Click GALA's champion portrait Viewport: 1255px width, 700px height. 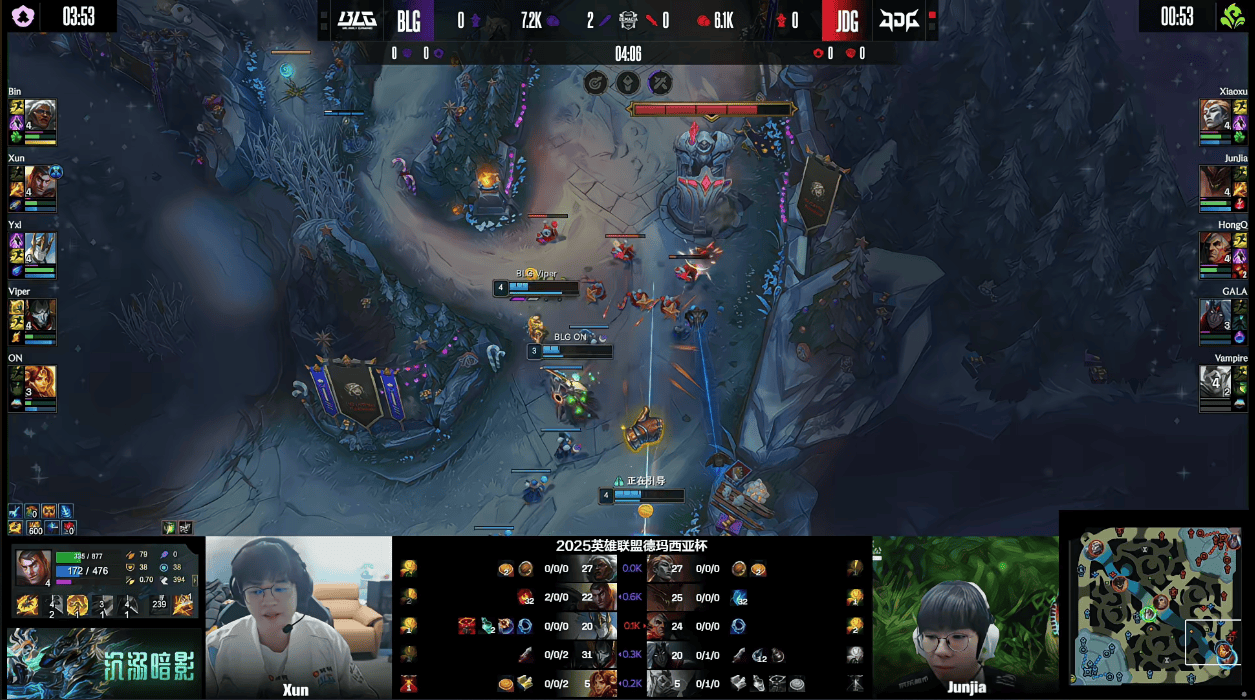[x=1216, y=318]
